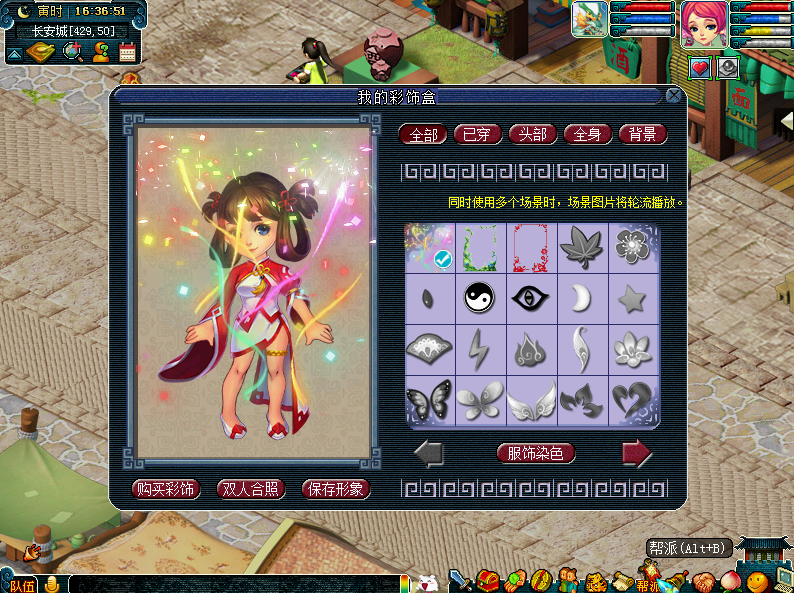Save the look with 保存形象
The width and height of the screenshot is (794, 593).
point(336,489)
